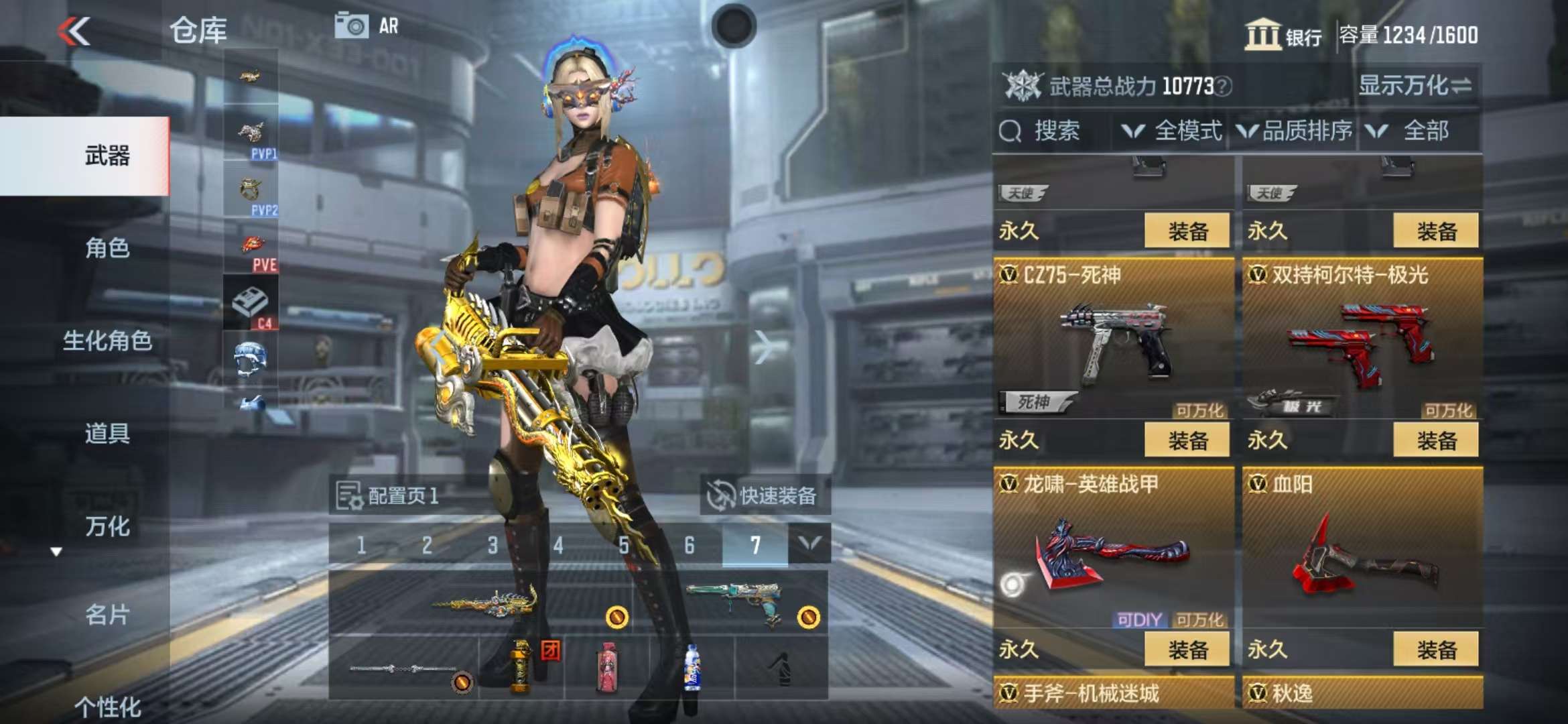Switch to loadout slot 3
1568x724 pixels.
click(493, 545)
